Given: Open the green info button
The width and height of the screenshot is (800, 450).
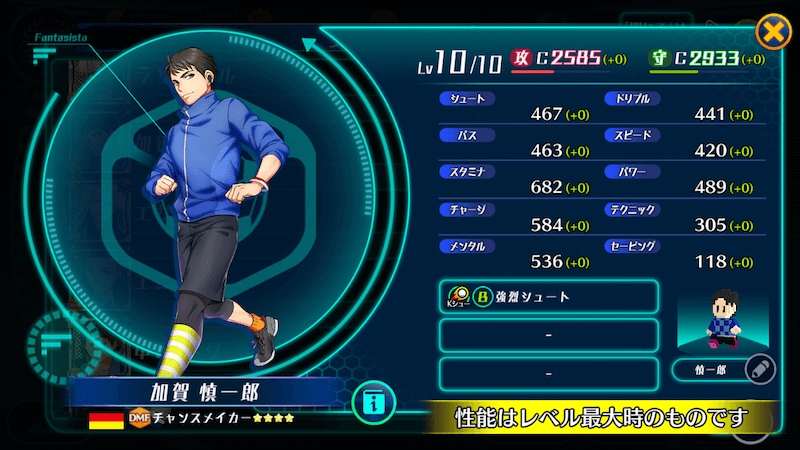Looking at the screenshot, I should point(374,404).
